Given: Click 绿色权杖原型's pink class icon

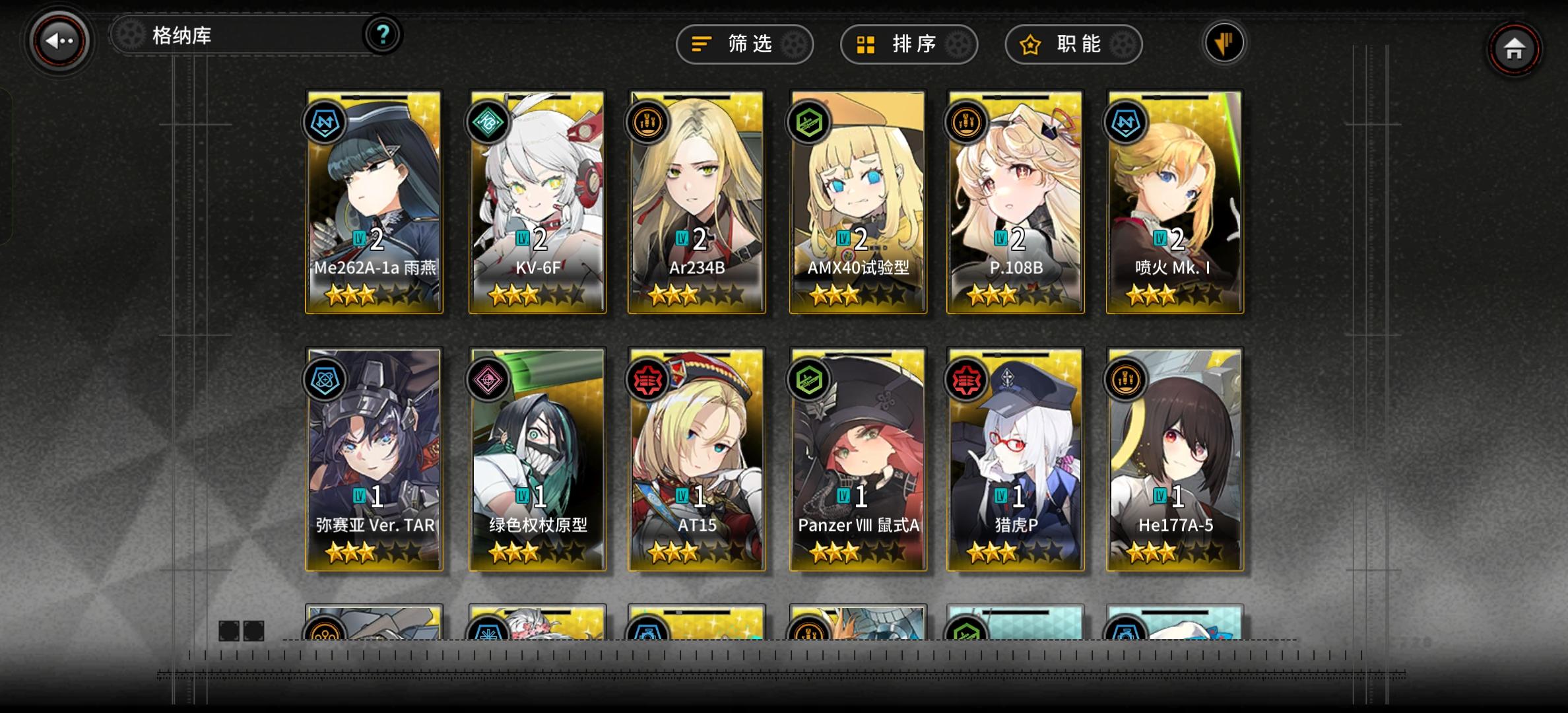Looking at the screenshot, I should click(x=488, y=378).
